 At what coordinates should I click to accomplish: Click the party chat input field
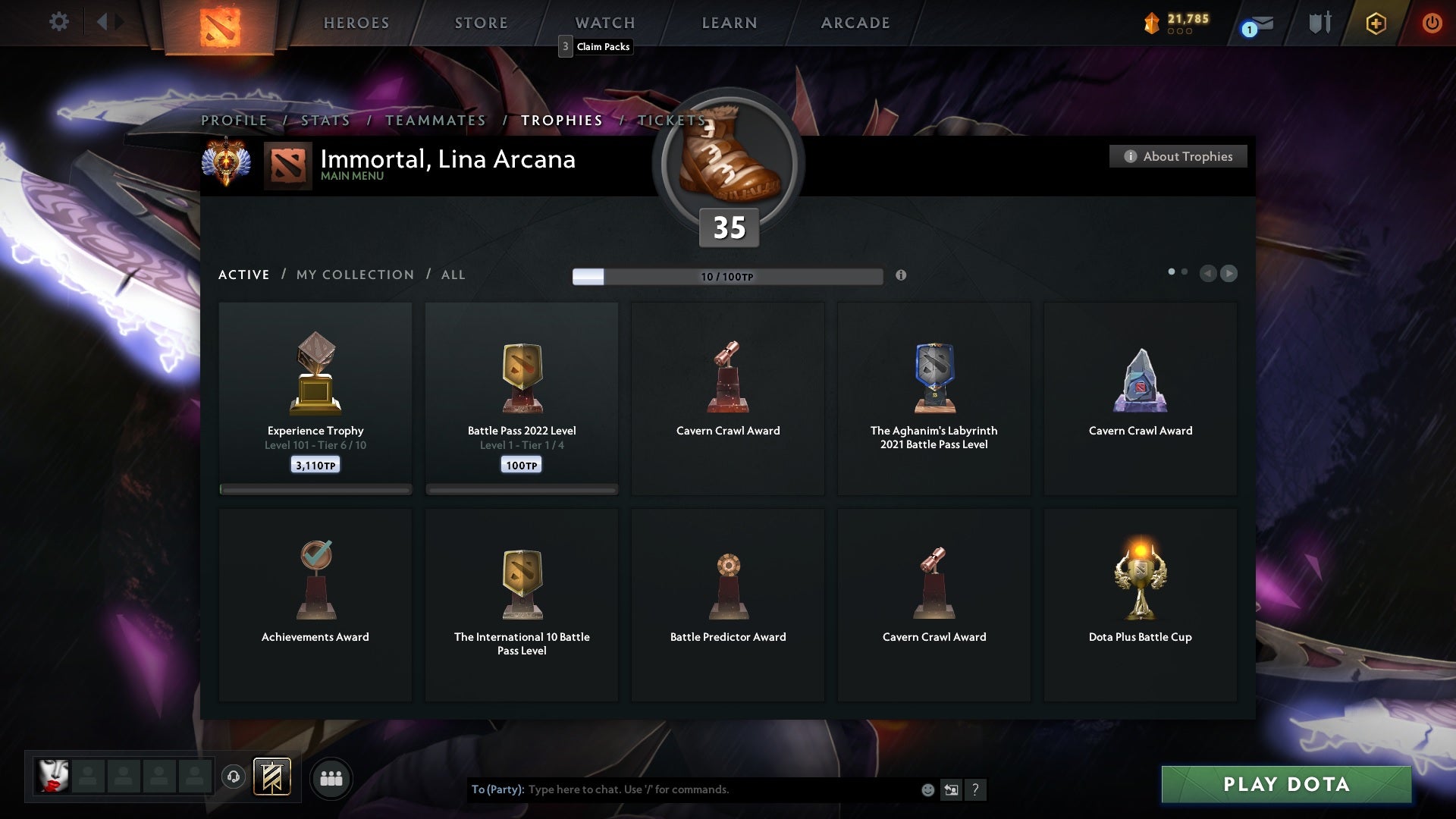[682, 789]
